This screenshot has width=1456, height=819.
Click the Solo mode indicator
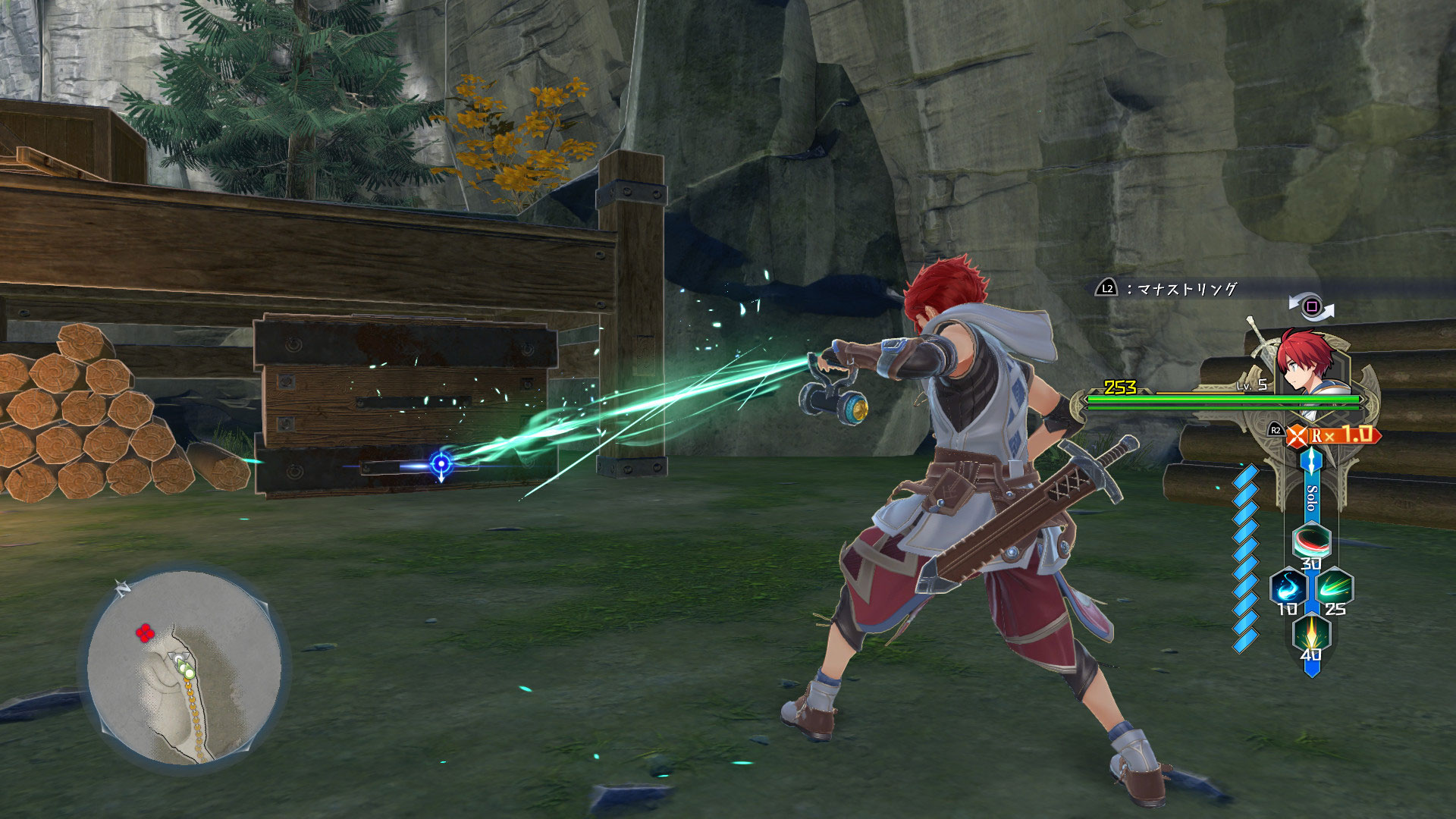(1312, 499)
